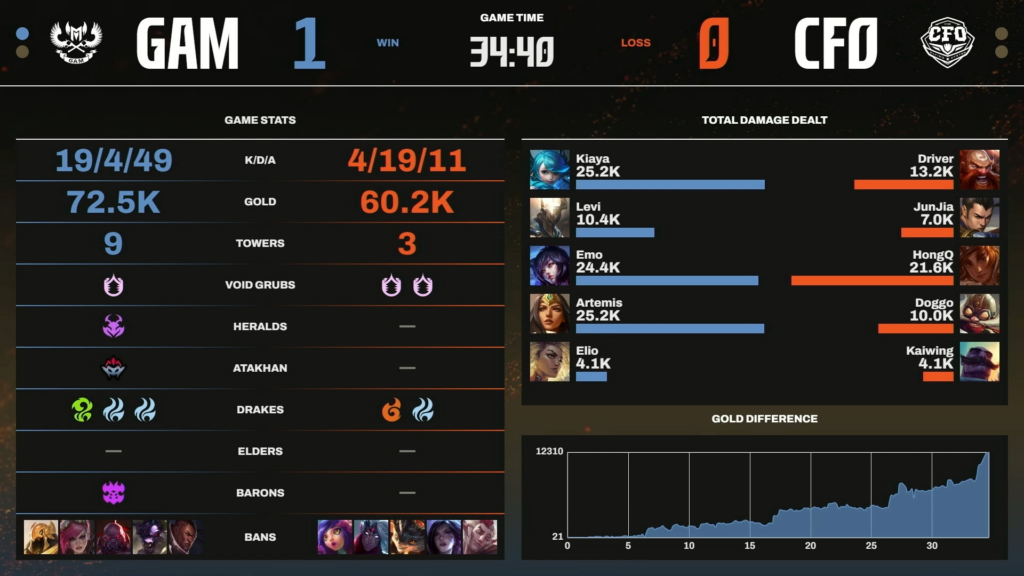The height and width of the screenshot is (576, 1024).
Task: Select Doggo's champion portrait
Action: point(979,313)
